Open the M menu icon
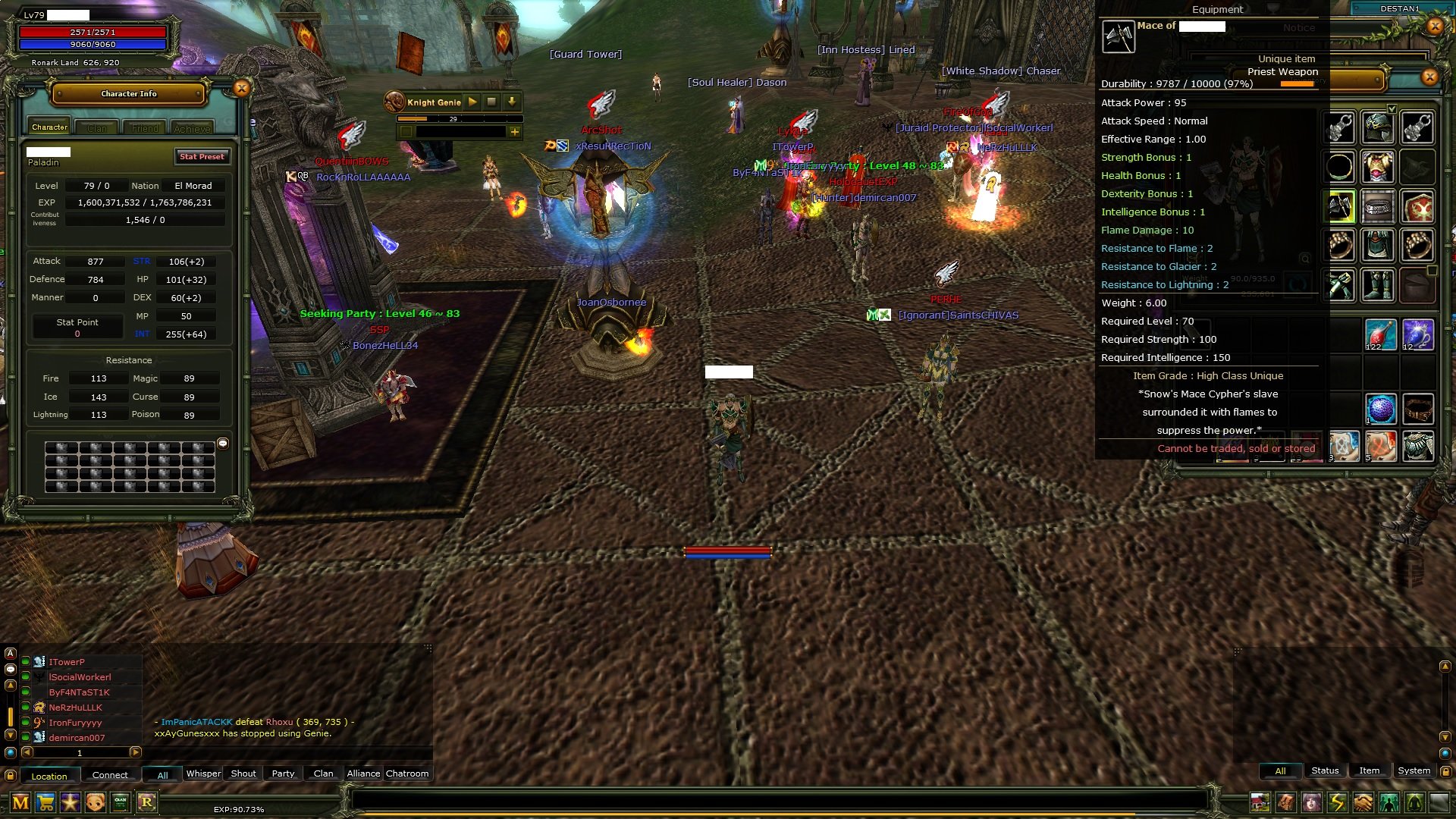 20,802
